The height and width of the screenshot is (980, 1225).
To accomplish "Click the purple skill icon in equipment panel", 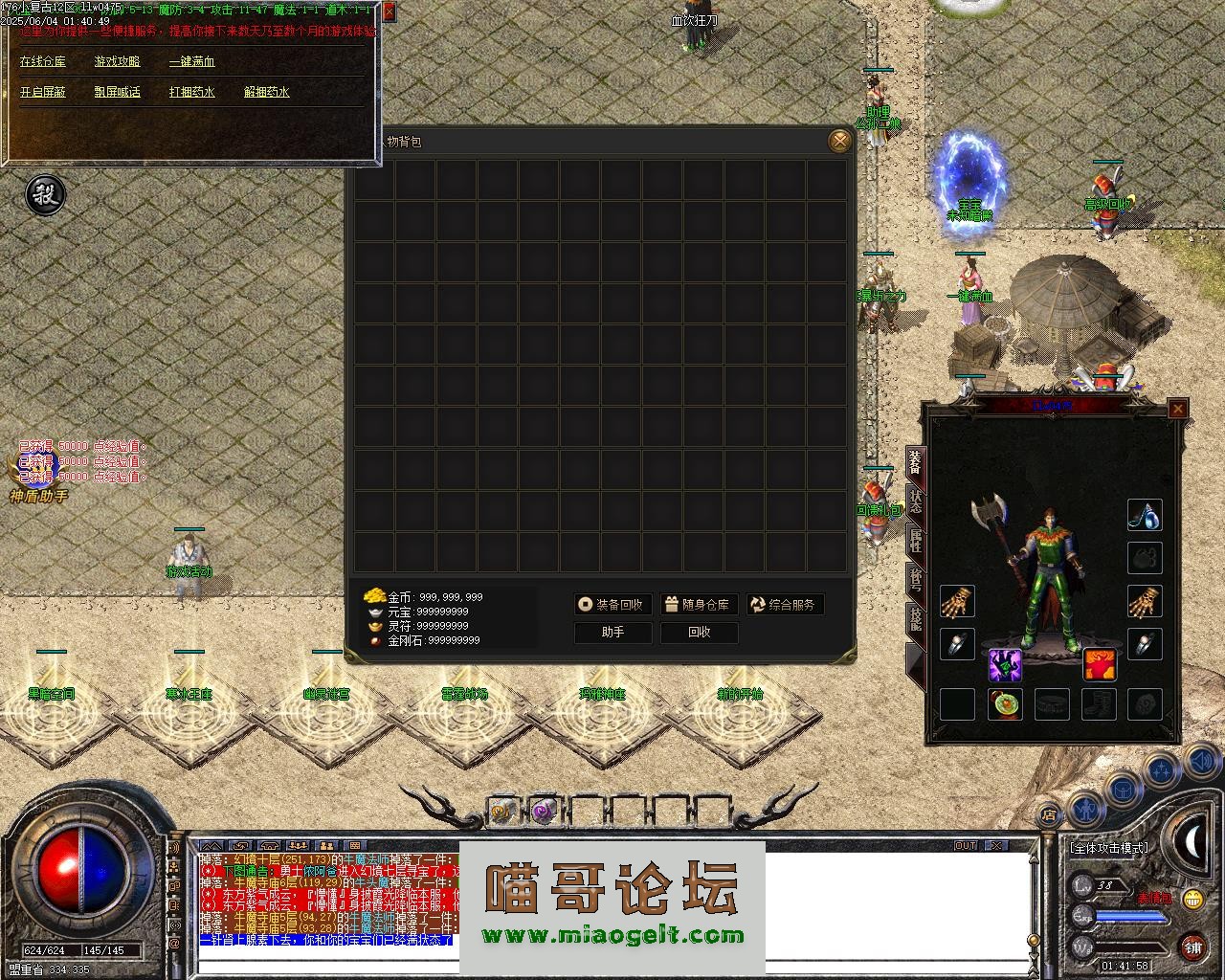I will pos(1005,664).
